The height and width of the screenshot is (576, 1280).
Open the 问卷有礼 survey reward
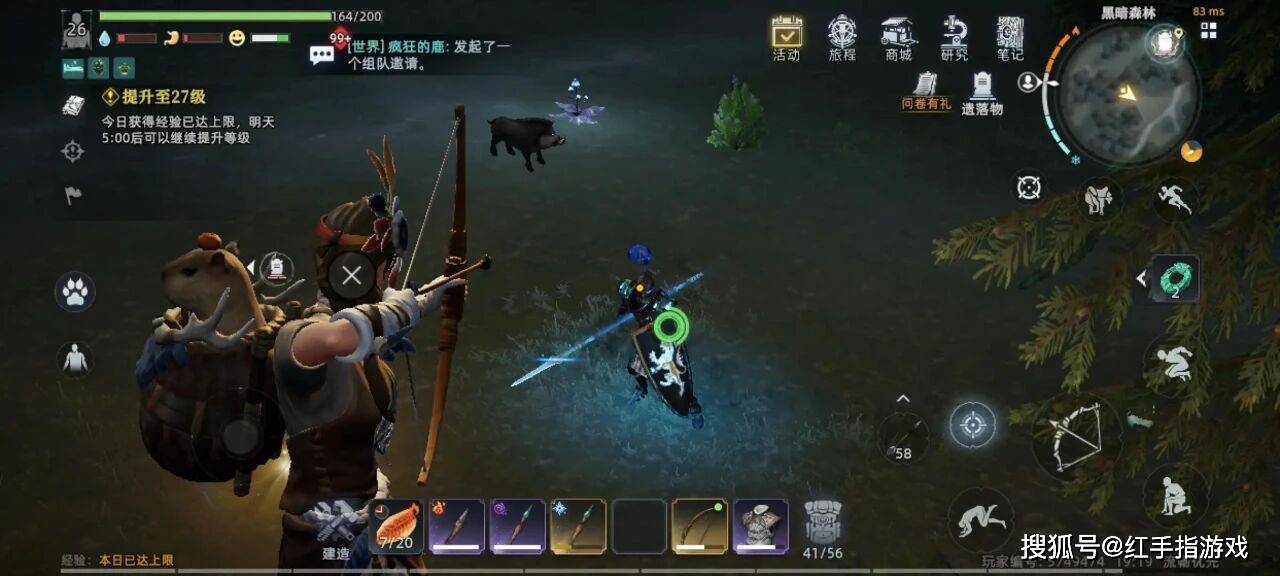point(926,89)
